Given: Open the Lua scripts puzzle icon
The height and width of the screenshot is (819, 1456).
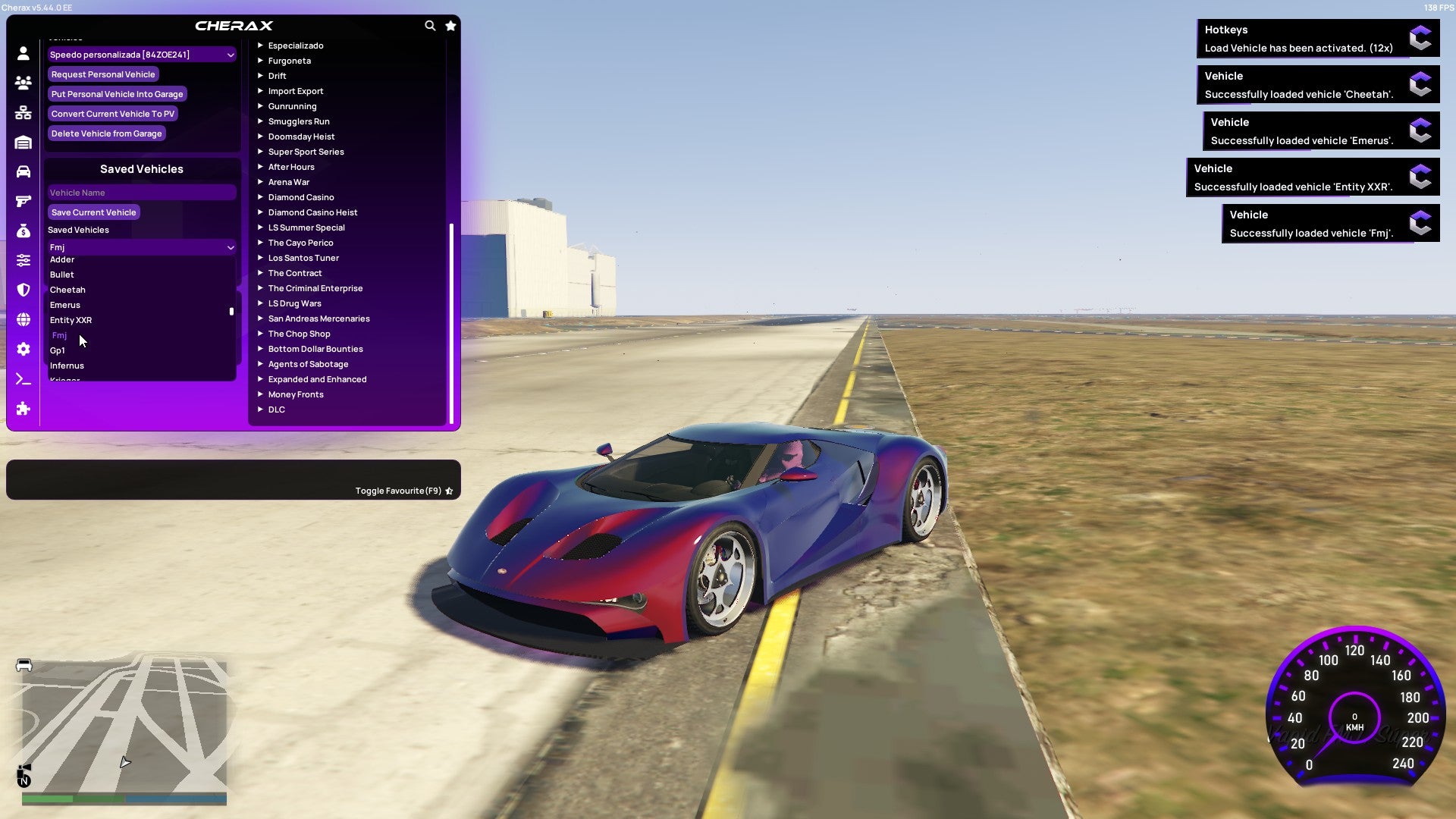Looking at the screenshot, I should click(x=23, y=409).
